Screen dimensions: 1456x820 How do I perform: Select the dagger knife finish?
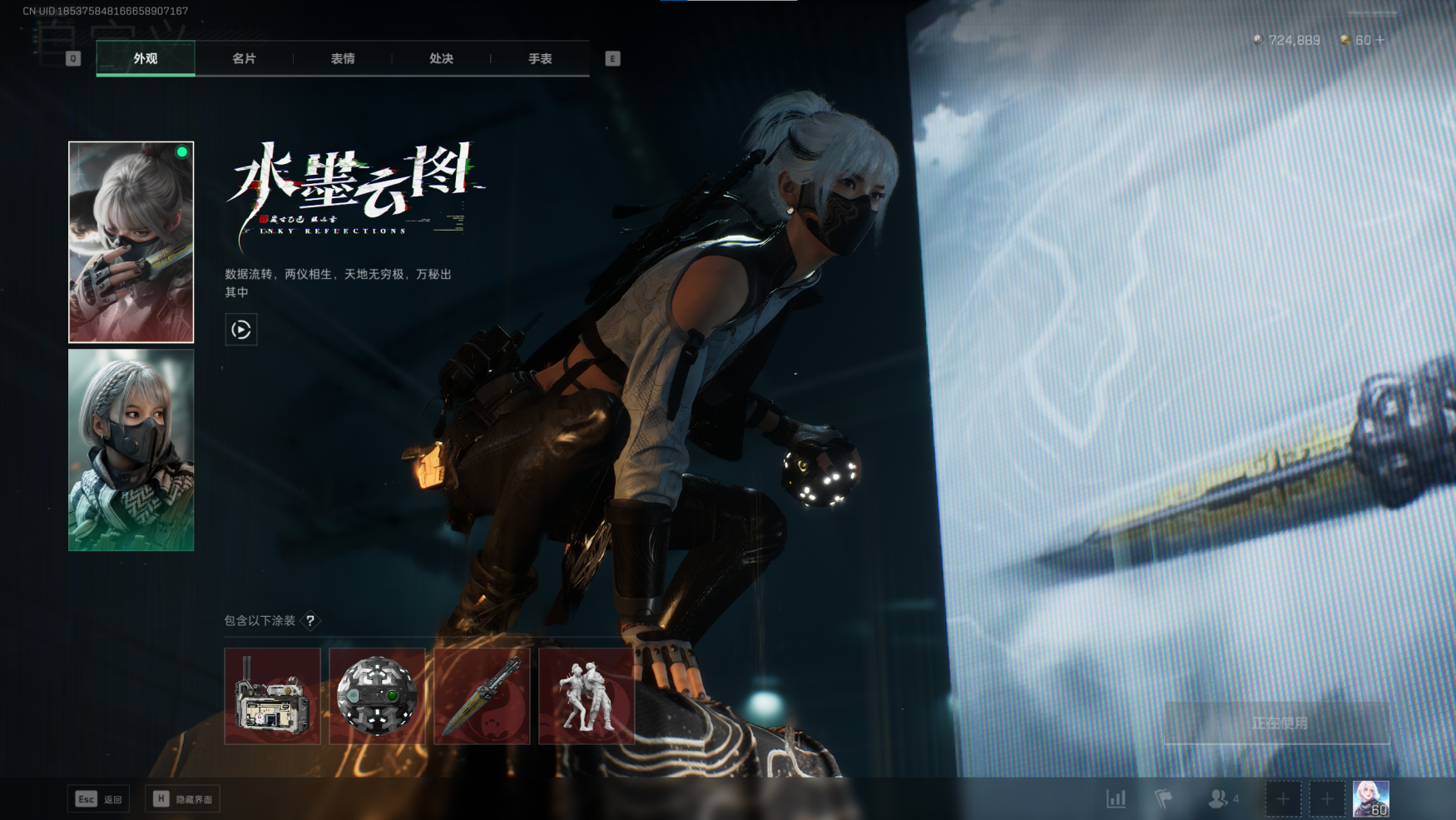(482, 696)
